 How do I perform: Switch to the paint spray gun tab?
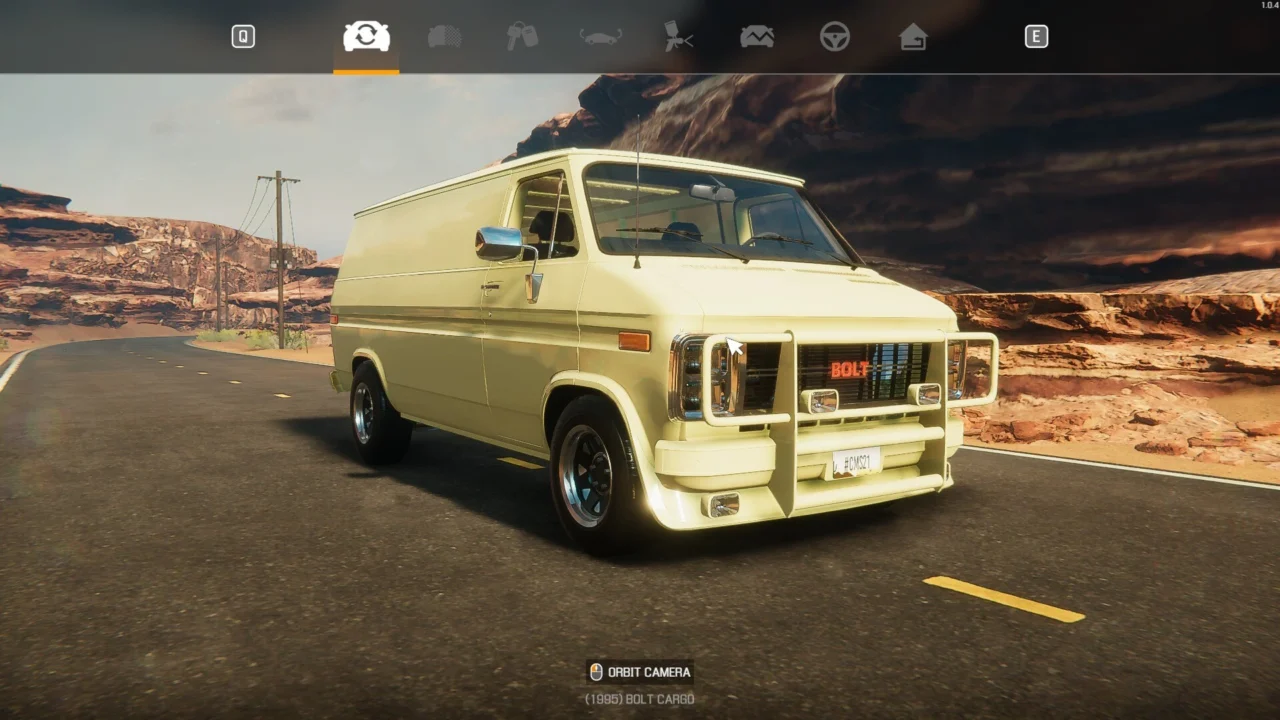point(678,37)
